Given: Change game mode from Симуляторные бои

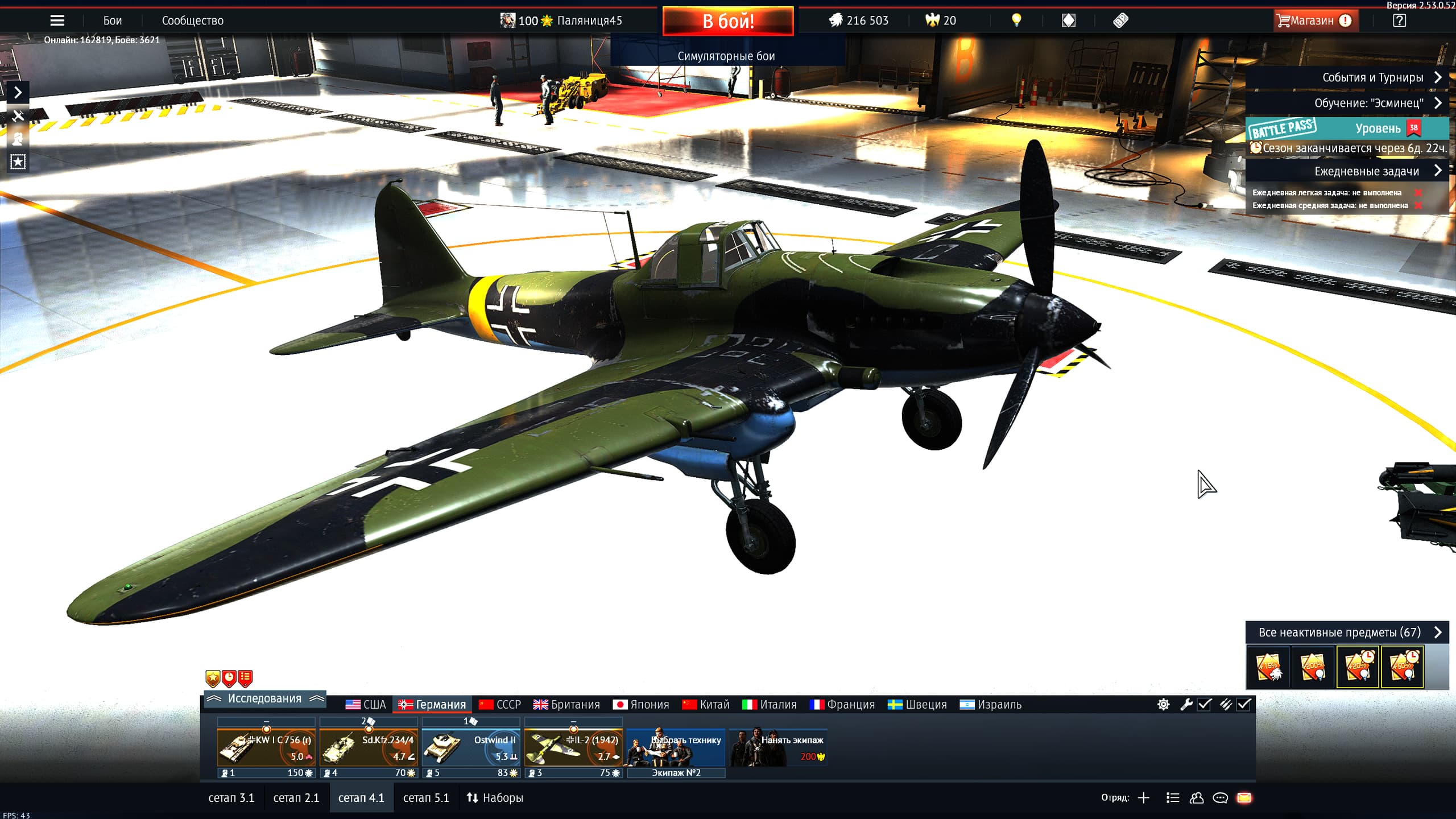Looking at the screenshot, I should click(726, 56).
